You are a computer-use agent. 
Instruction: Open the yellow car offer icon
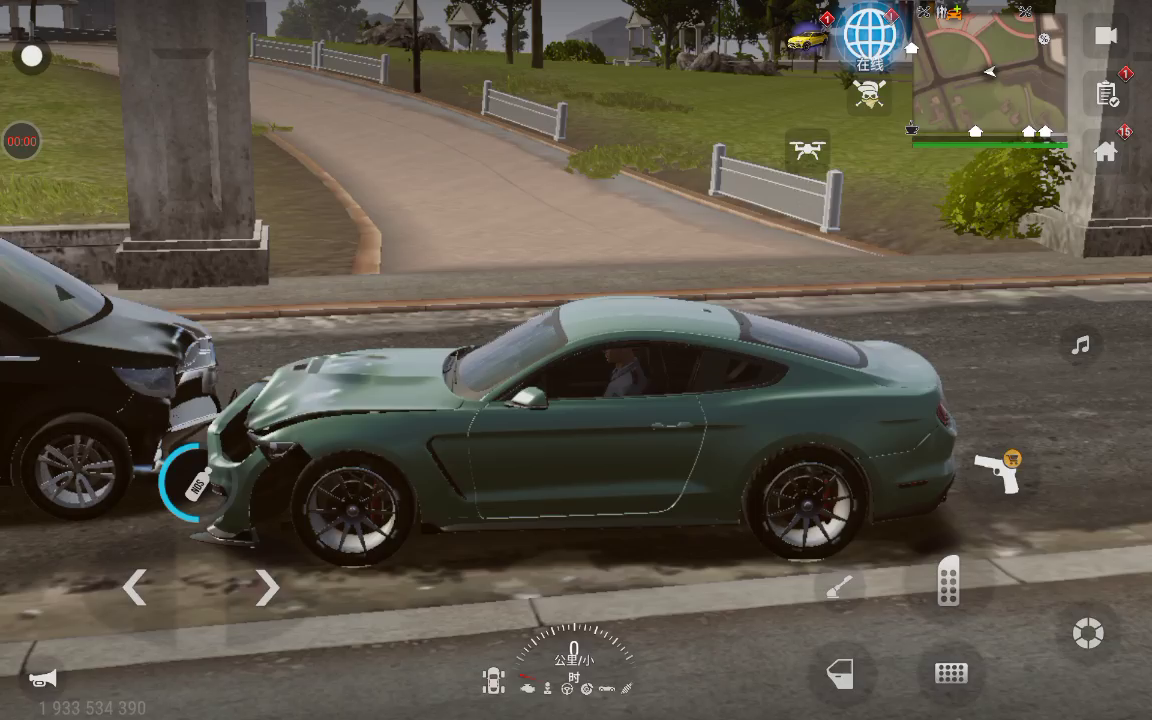(807, 40)
